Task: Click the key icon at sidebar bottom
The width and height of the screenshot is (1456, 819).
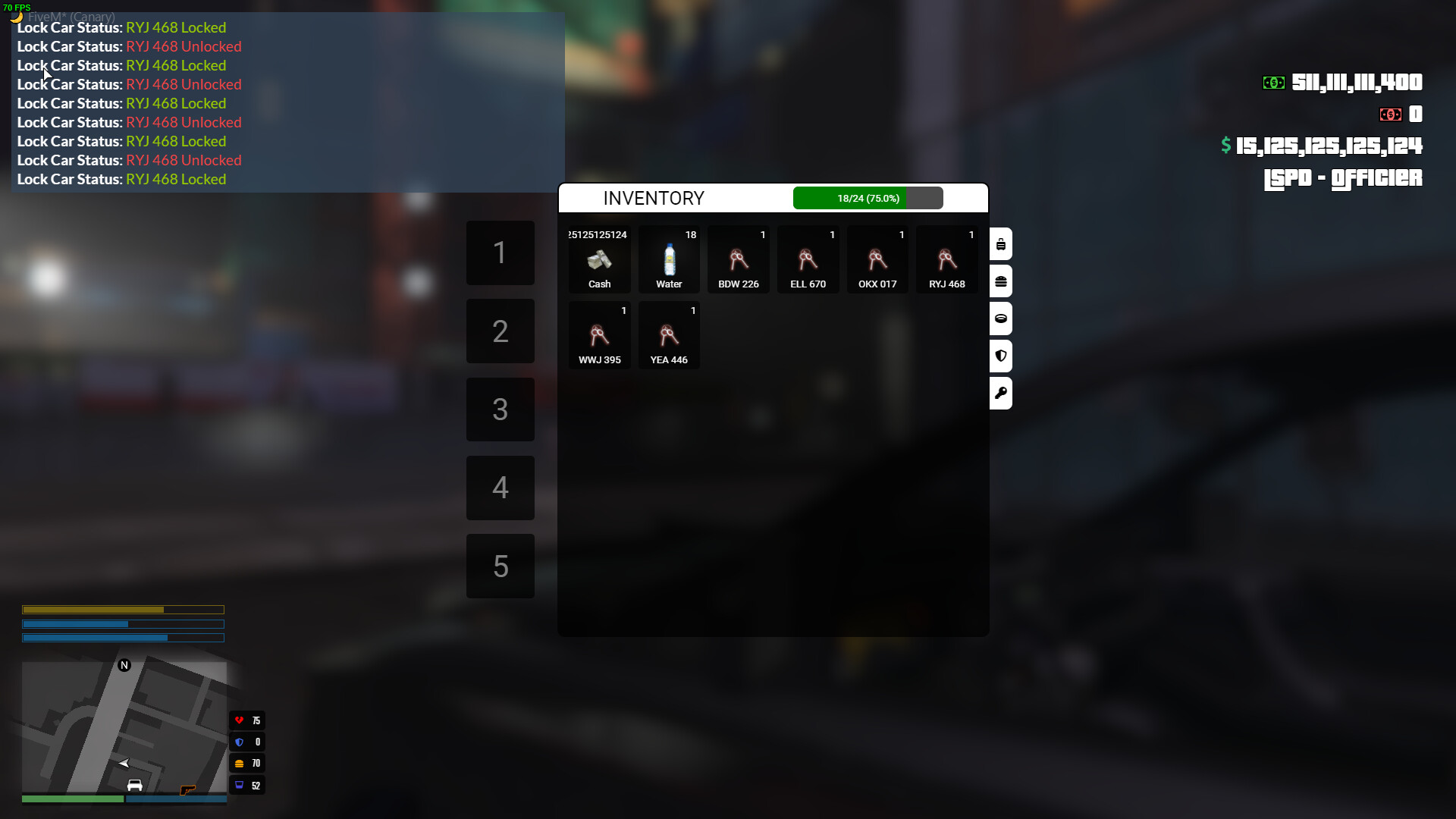Action: [x=1001, y=393]
